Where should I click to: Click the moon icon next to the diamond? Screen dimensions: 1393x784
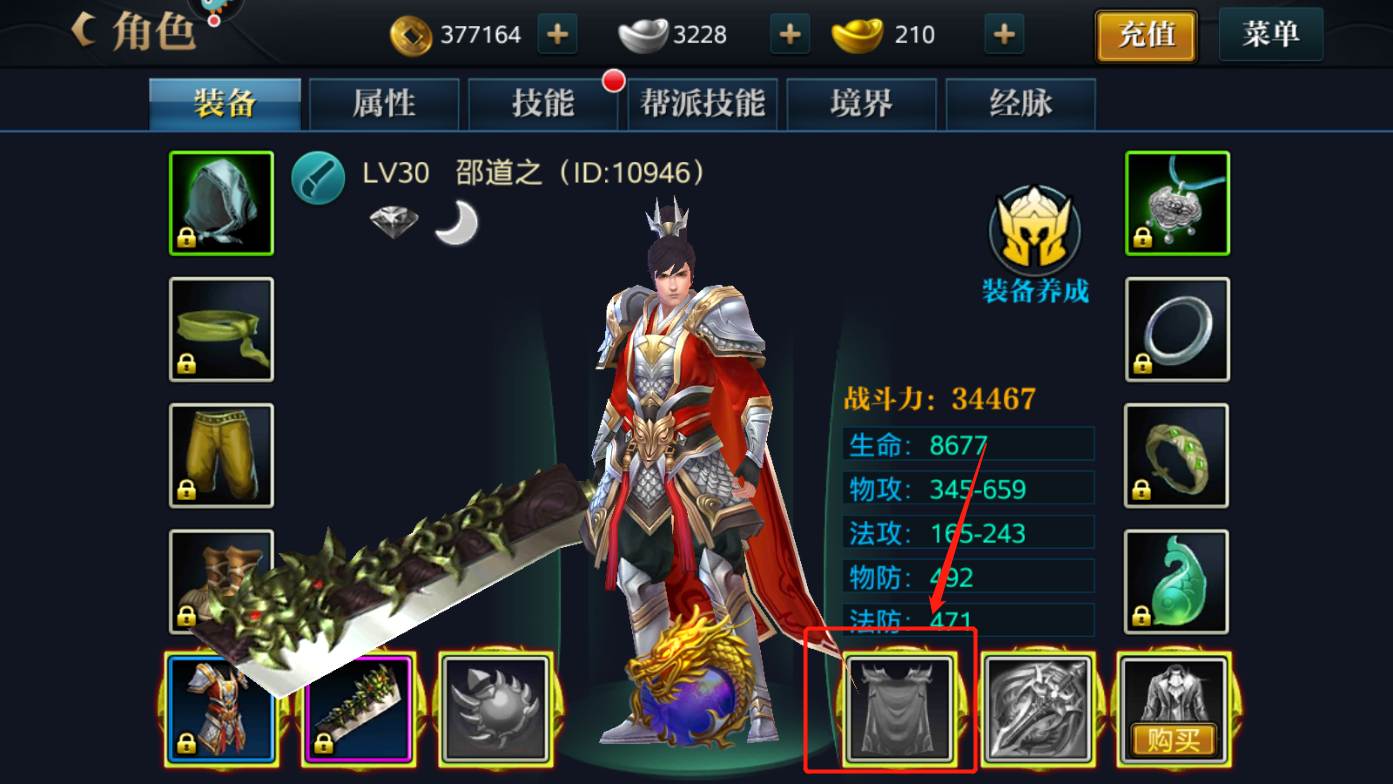click(x=455, y=222)
